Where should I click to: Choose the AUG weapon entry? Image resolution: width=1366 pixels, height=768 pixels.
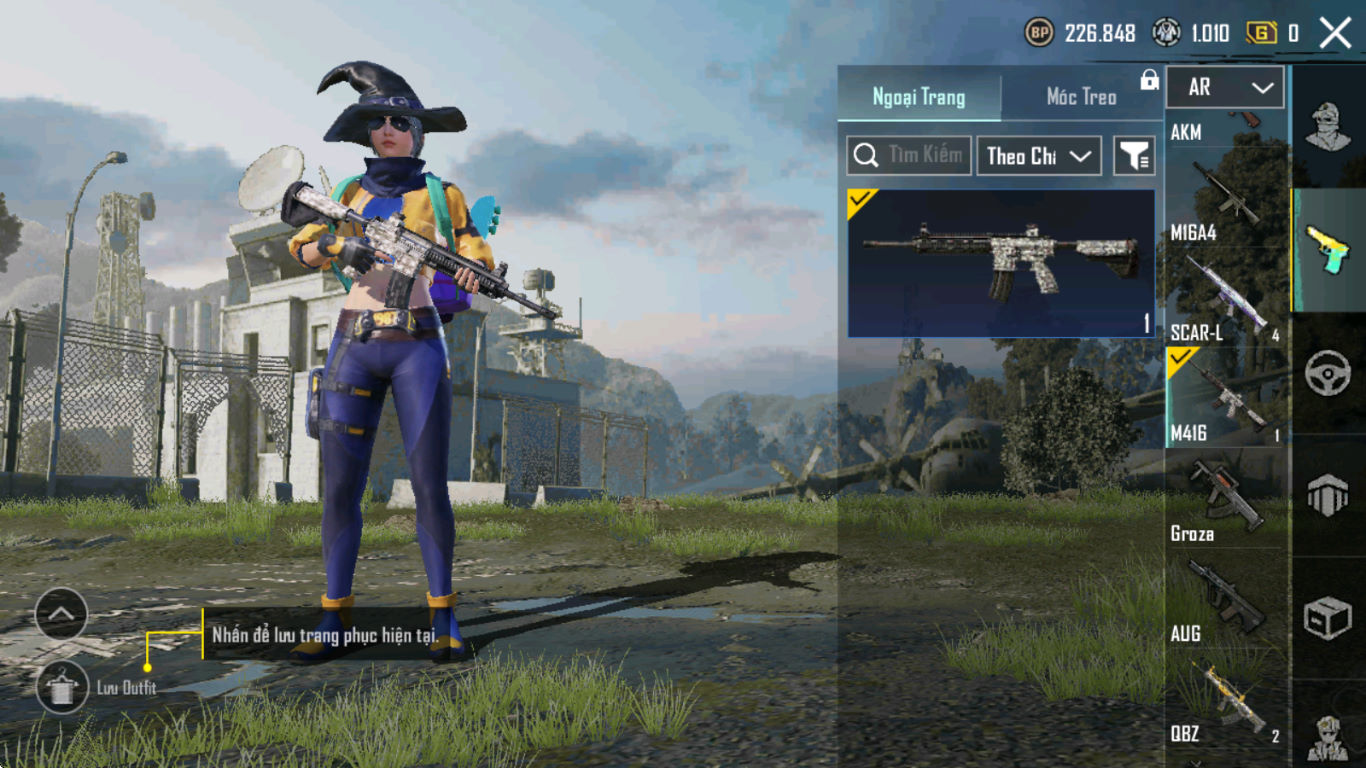(x=1226, y=600)
